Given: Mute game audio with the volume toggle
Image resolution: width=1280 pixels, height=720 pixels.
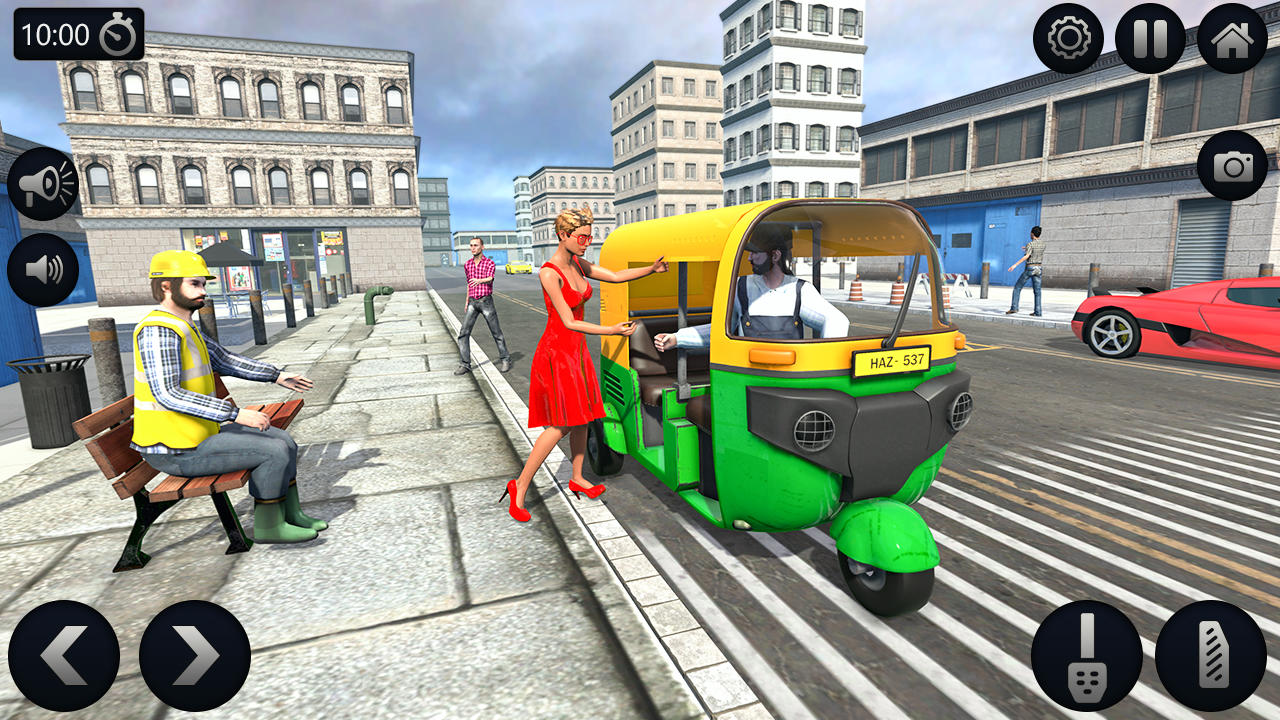Looking at the screenshot, I should pyautogui.click(x=44, y=270).
